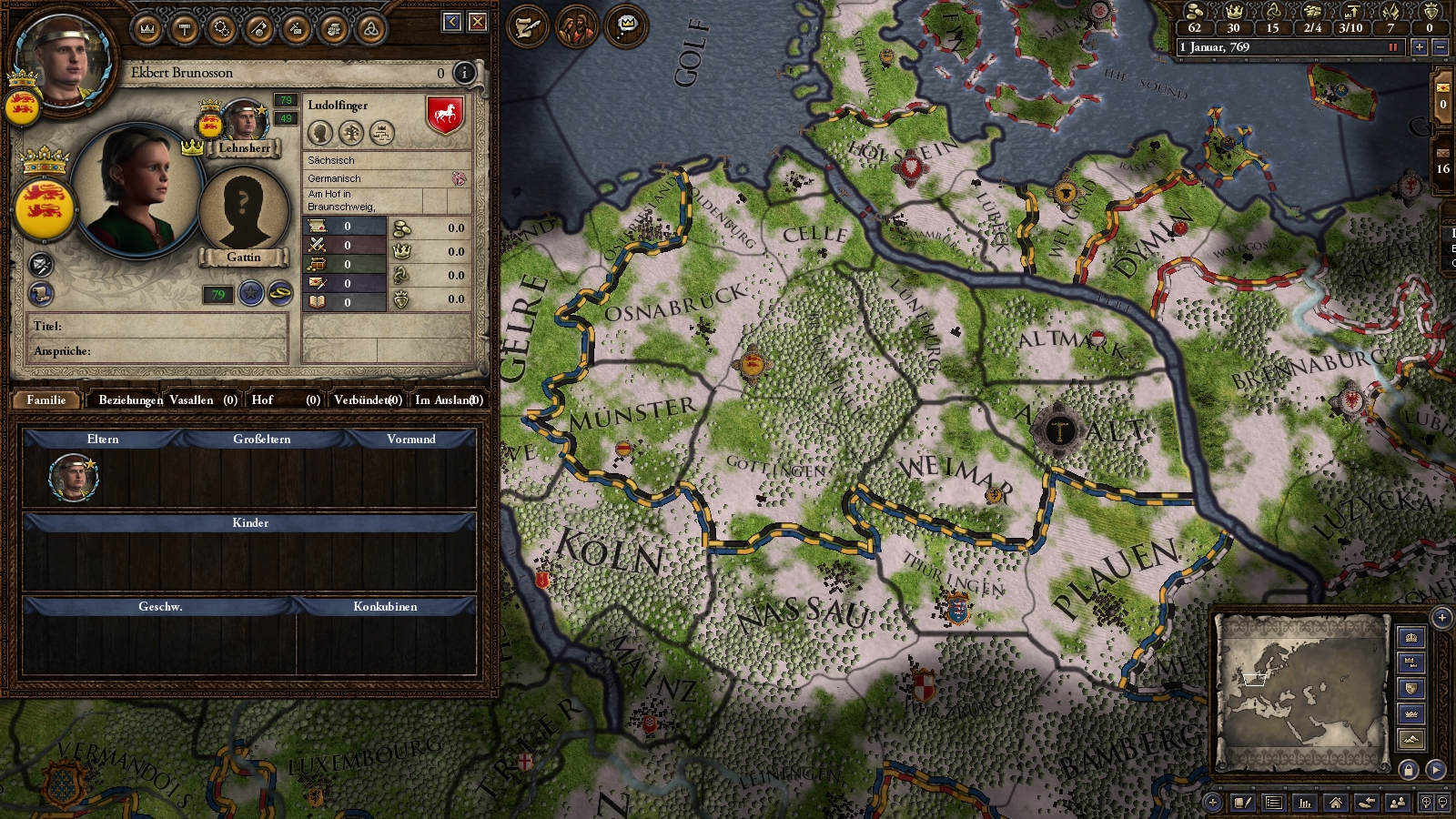Select the Lehnsherr portrait

click(x=244, y=121)
